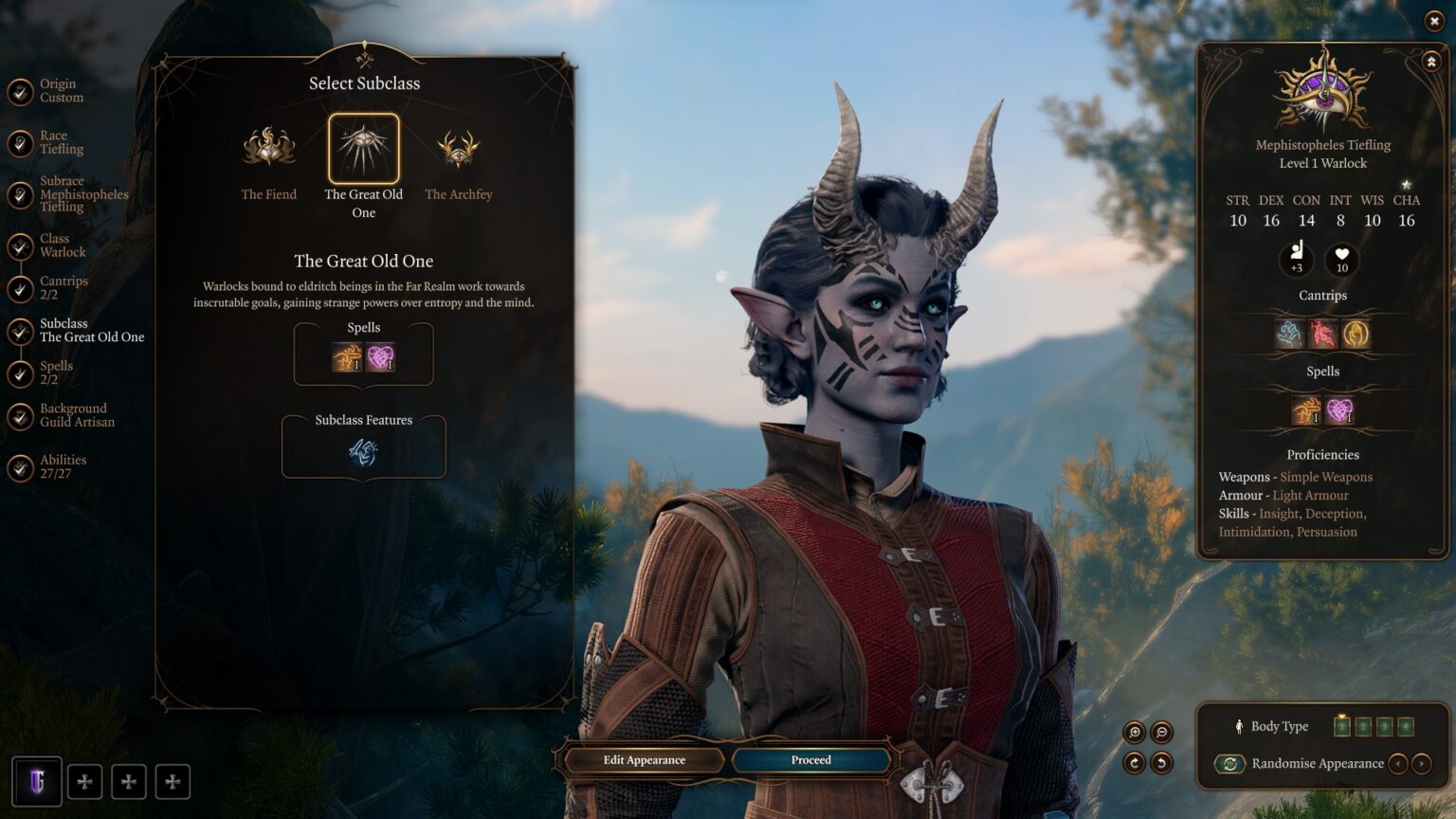Image resolution: width=1456 pixels, height=819 pixels.
Task: Click the zoom-in magnifier control
Action: [1134, 730]
